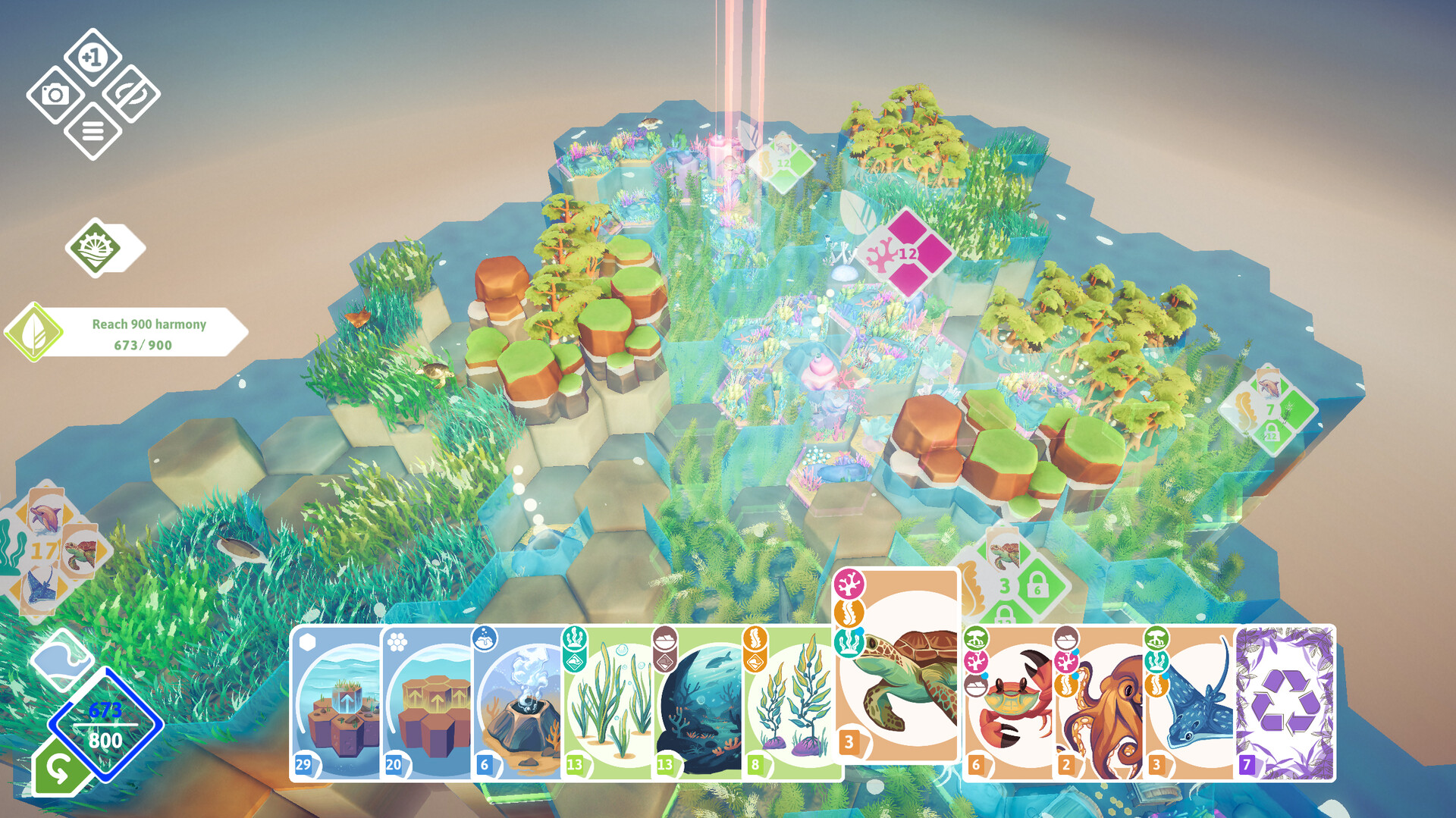Screen dimensions: 1456x818
Task: Select the raised sea turtle card
Action: pyautogui.click(x=899, y=667)
